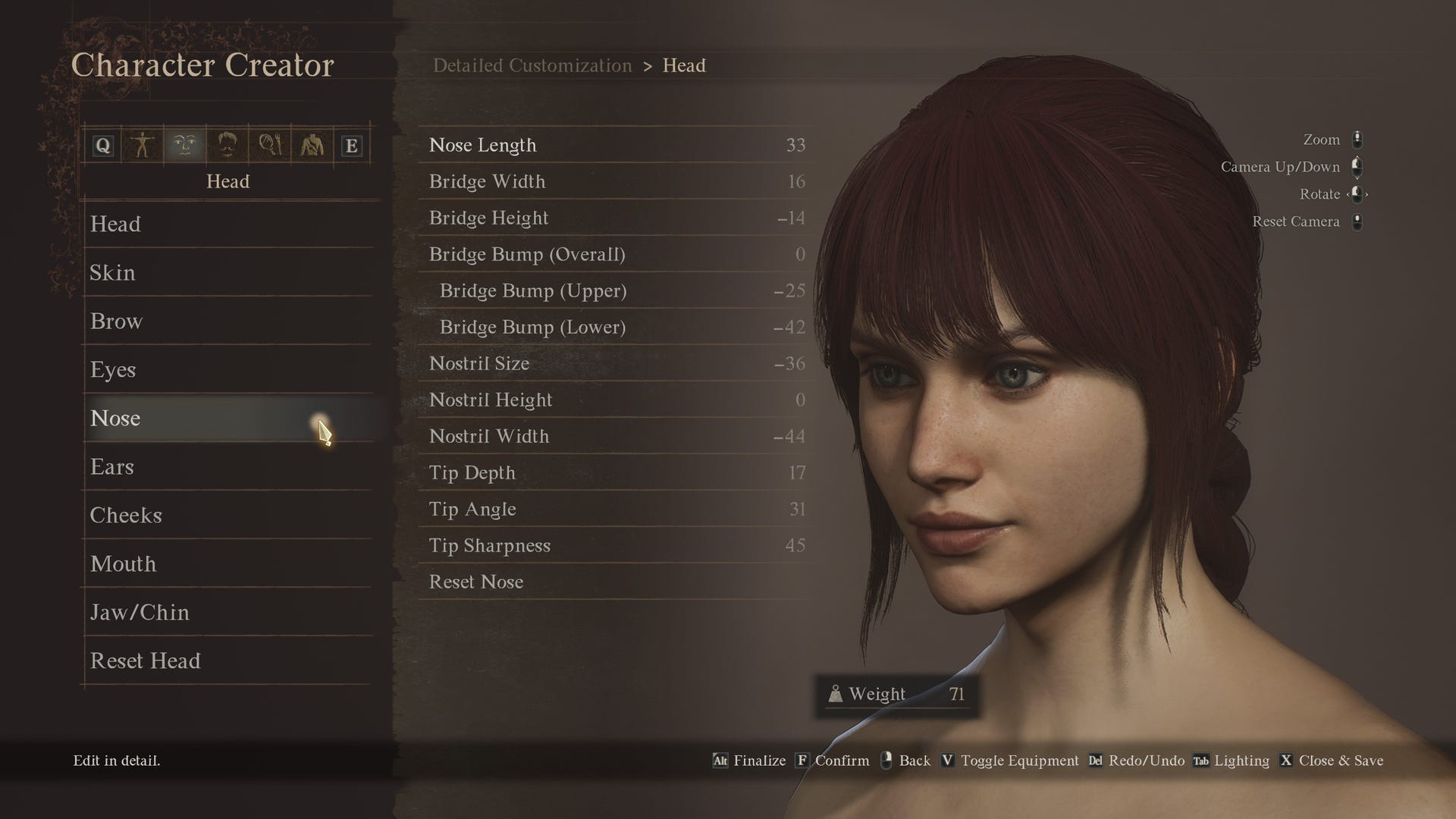Image resolution: width=1456 pixels, height=819 pixels.
Task: Open the muscular torso tab
Action: point(311,145)
